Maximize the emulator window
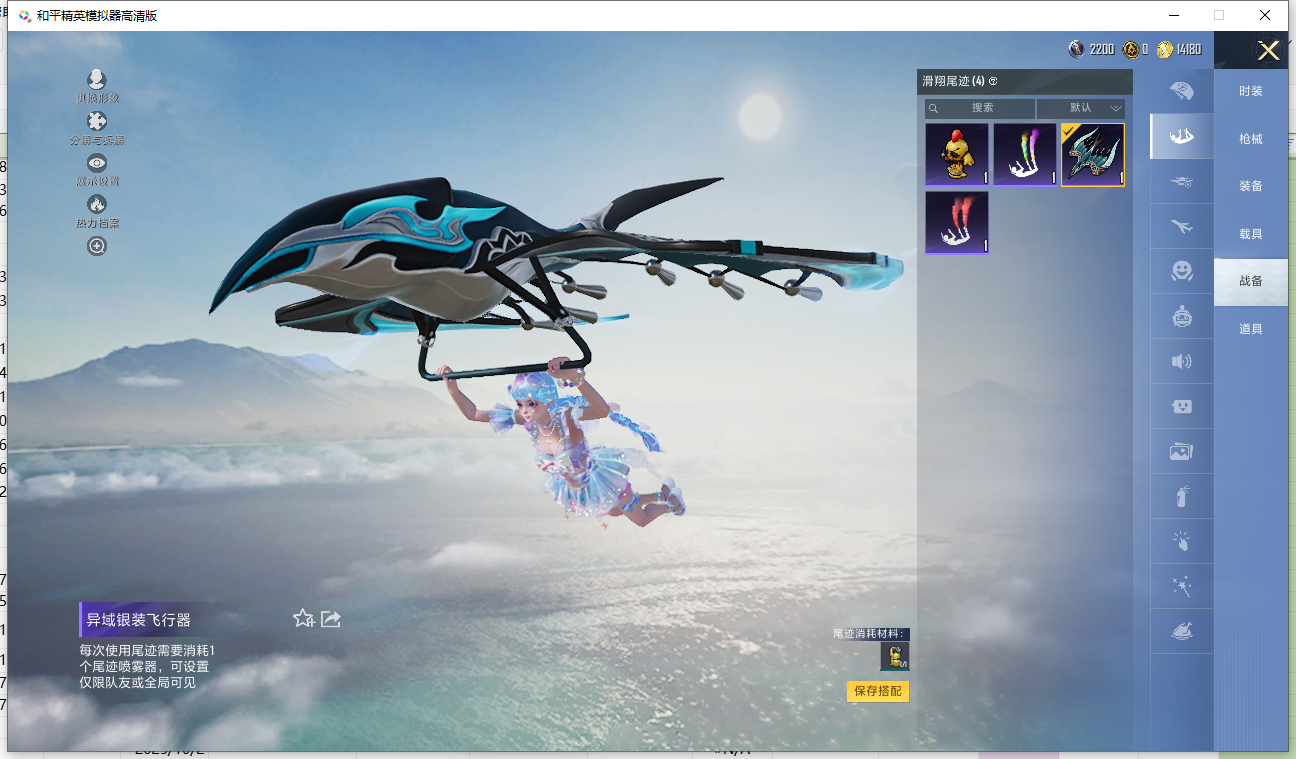Viewport: 1296px width, 759px height. click(1219, 15)
